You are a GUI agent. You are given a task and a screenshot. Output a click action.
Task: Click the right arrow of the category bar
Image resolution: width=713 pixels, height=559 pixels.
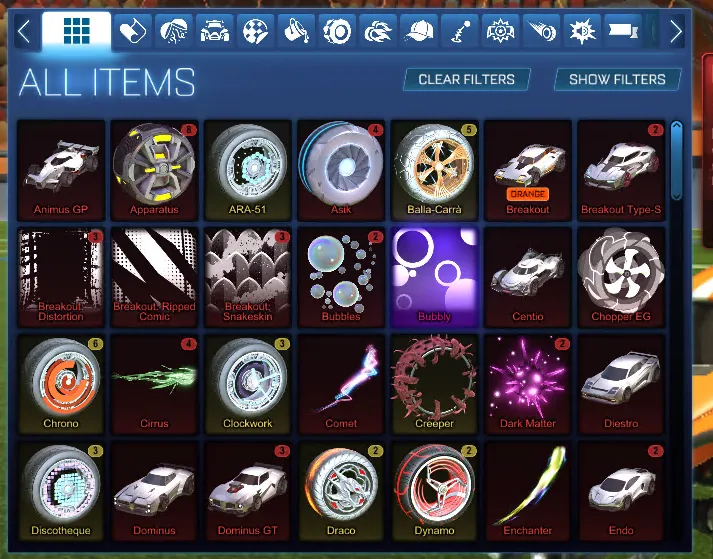tap(675, 32)
